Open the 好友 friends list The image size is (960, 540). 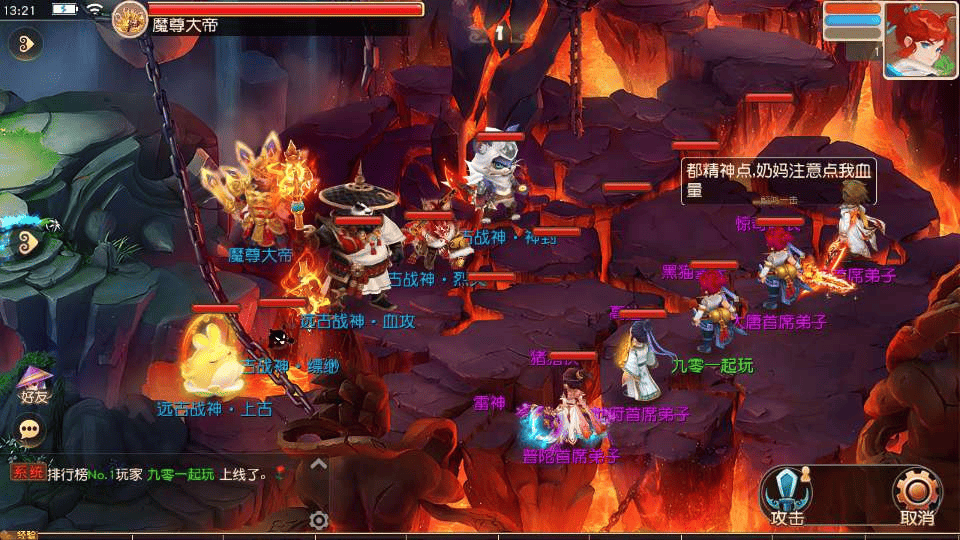click(x=35, y=383)
